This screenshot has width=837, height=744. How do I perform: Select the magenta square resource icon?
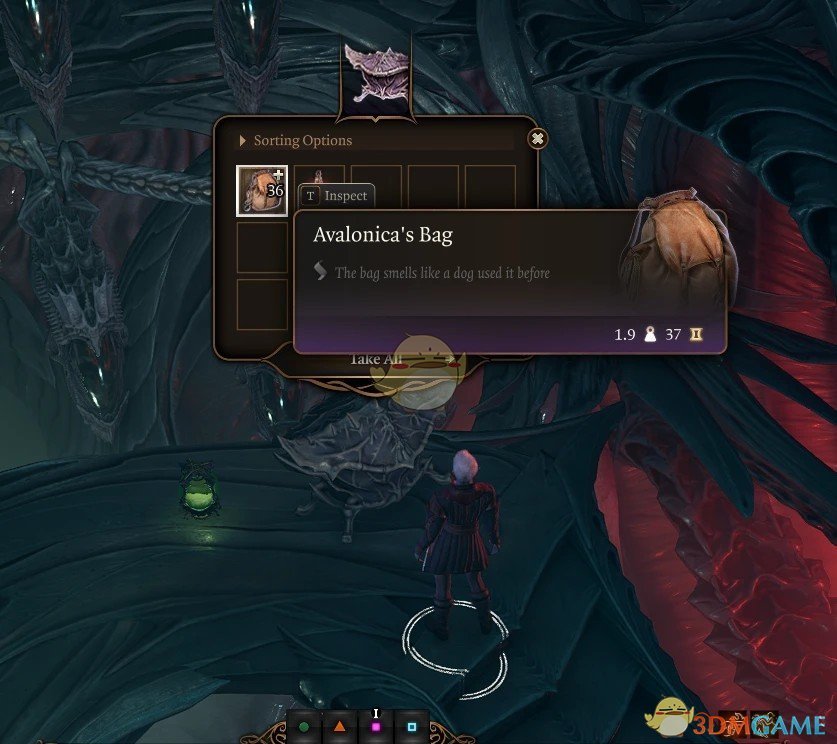[376, 726]
